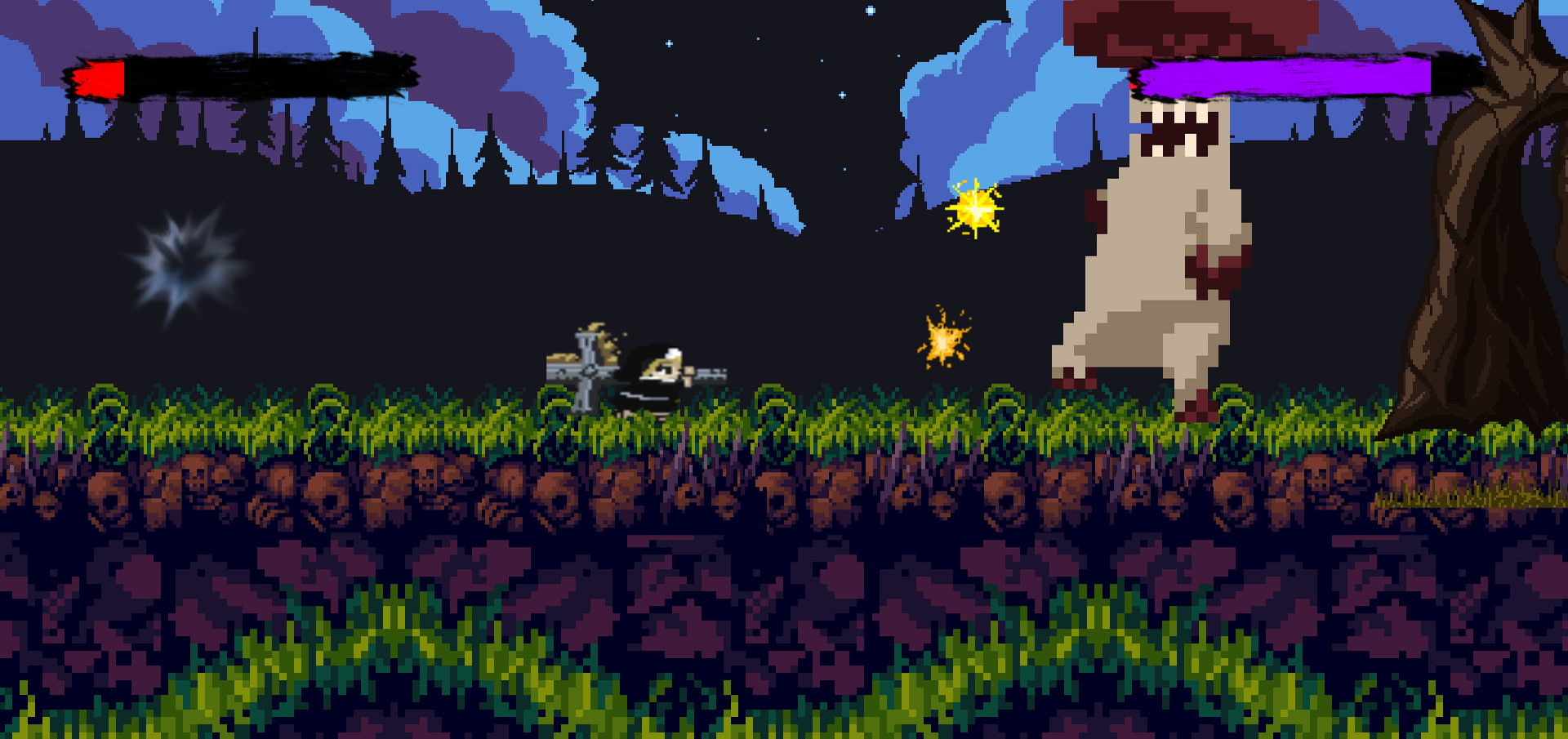
Task: Click the gray smoke puff on the left
Action: 176,261
